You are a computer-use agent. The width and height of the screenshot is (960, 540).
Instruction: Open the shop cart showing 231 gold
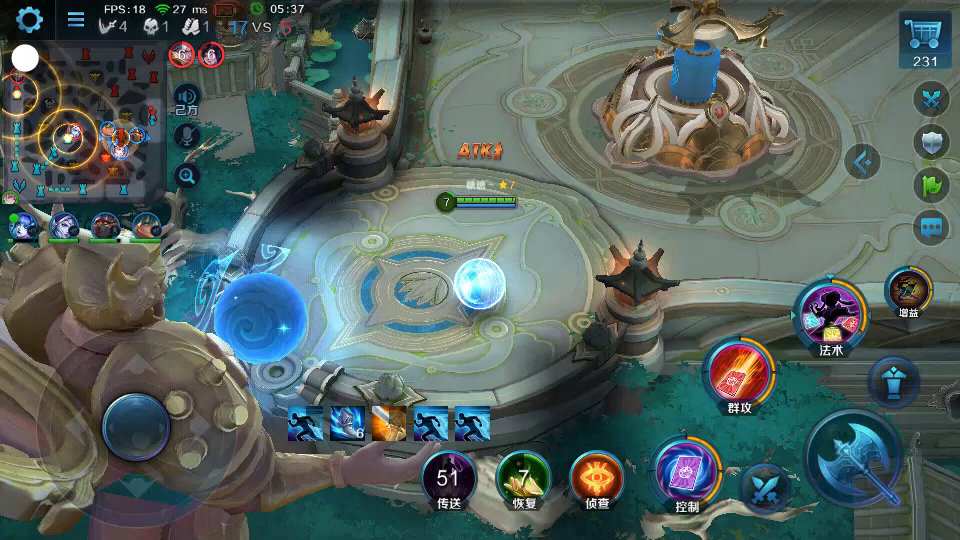coord(925,42)
